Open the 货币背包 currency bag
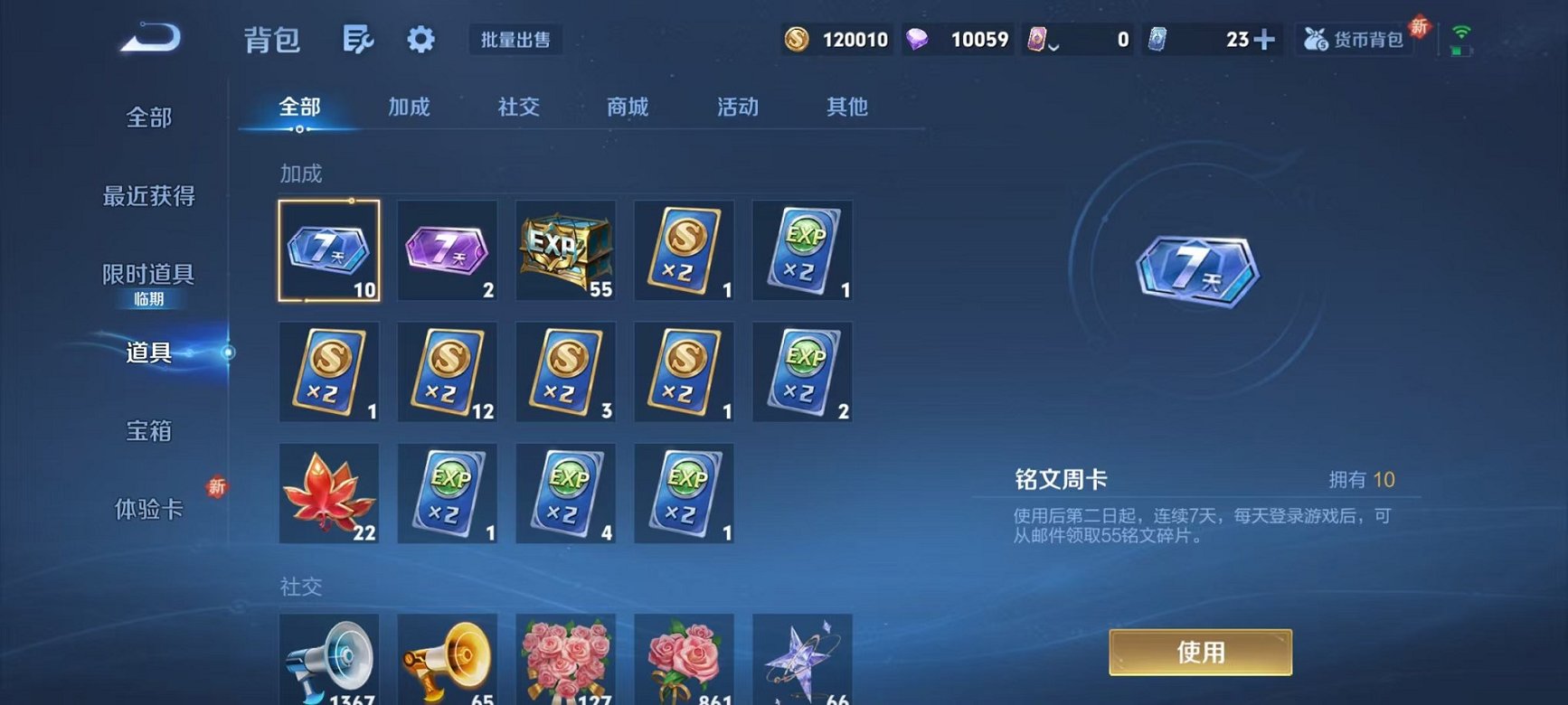Screen dimensions: 1568x705 click(1354, 39)
